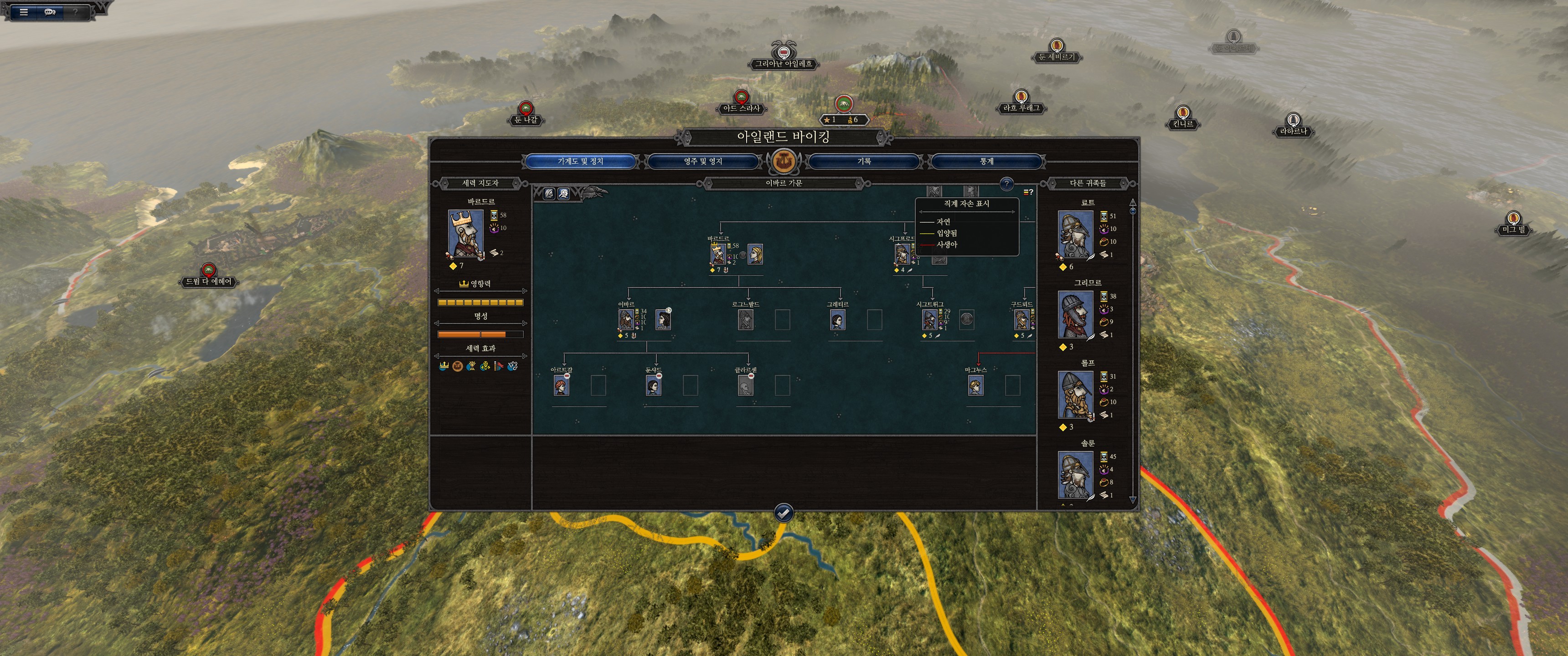Open the chat speech-bubble button
Screen dimensions: 1568x656
[50, 11]
